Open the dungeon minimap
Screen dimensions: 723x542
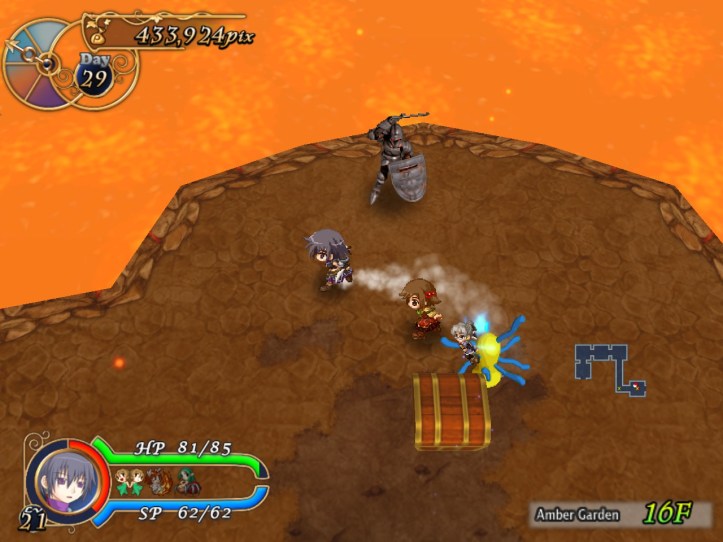point(610,367)
